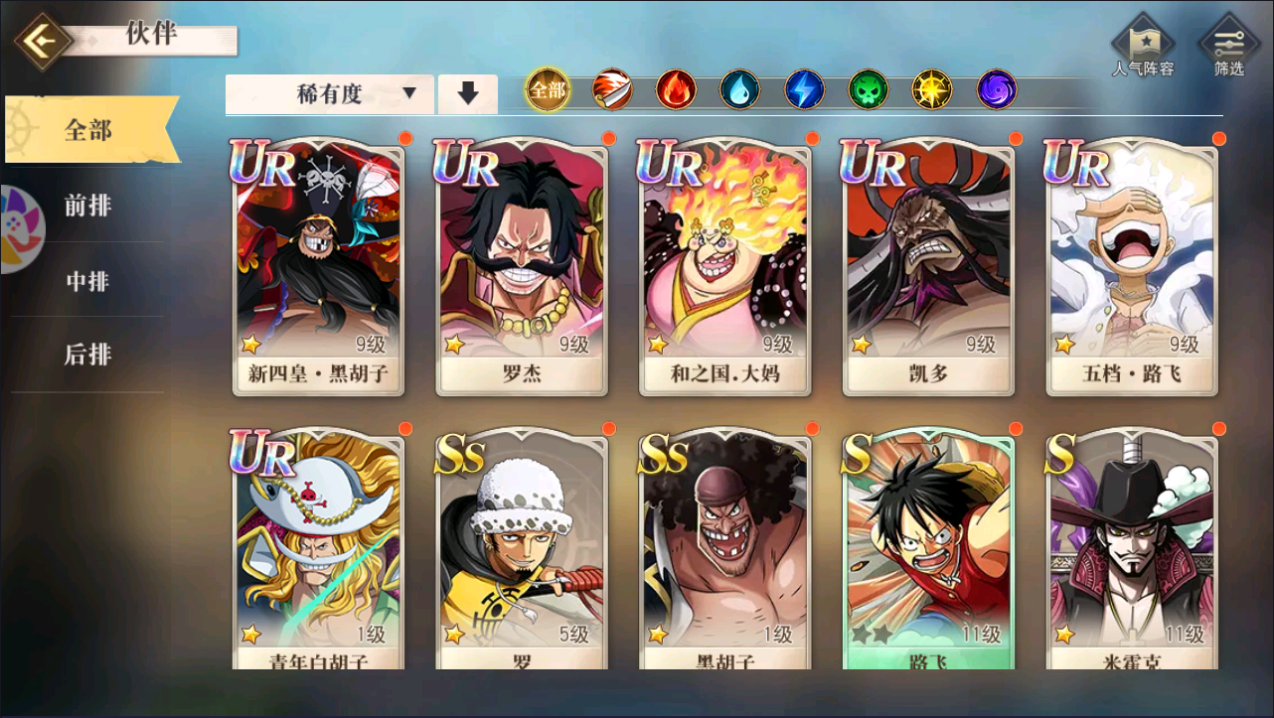Open 人气阵容 popular lineup

pyautogui.click(x=1143, y=47)
